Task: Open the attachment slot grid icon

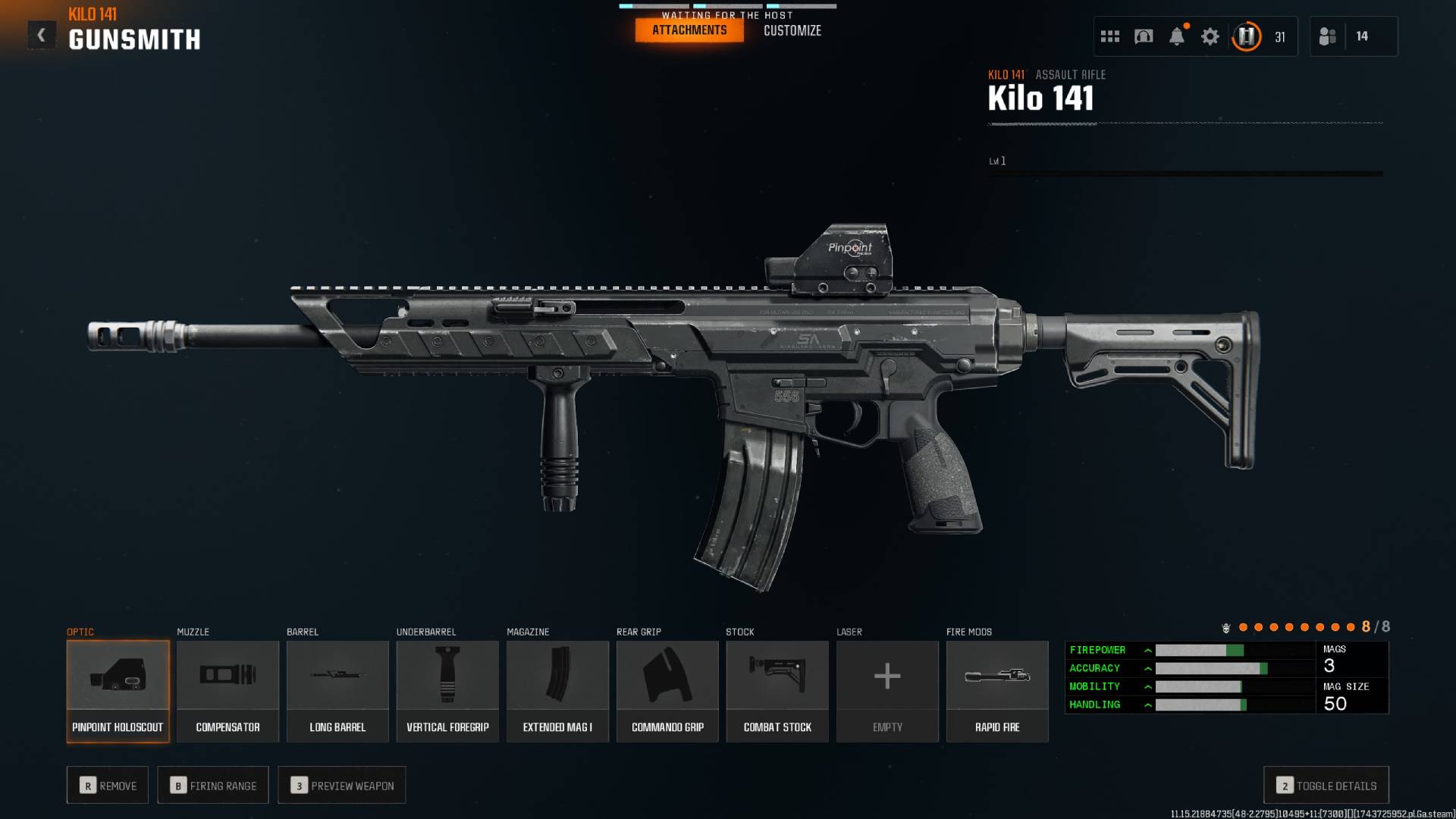Action: 1109,36
